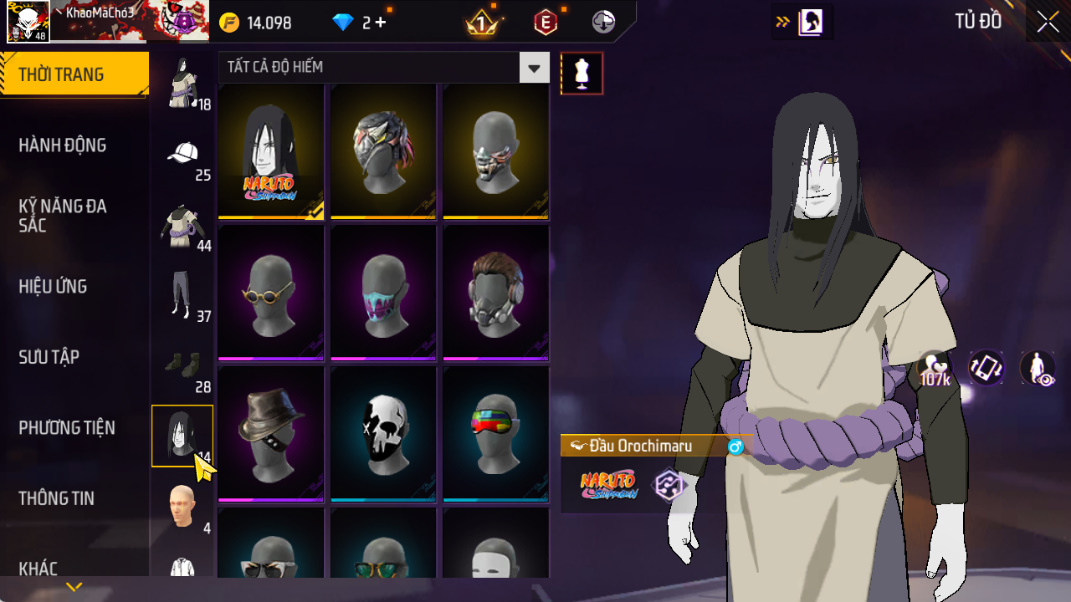Image resolution: width=1071 pixels, height=602 pixels.
Task: Choose the brown leather hat item
Action: tap(271, 432)
